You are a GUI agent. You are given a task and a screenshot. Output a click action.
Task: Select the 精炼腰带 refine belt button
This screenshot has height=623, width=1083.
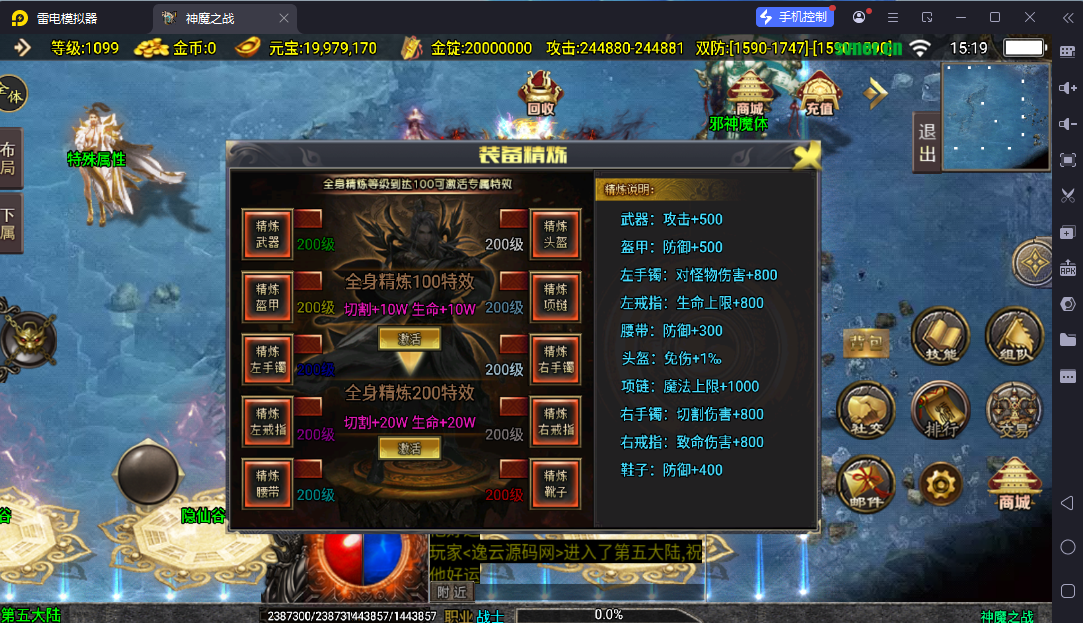pos(267,484)
